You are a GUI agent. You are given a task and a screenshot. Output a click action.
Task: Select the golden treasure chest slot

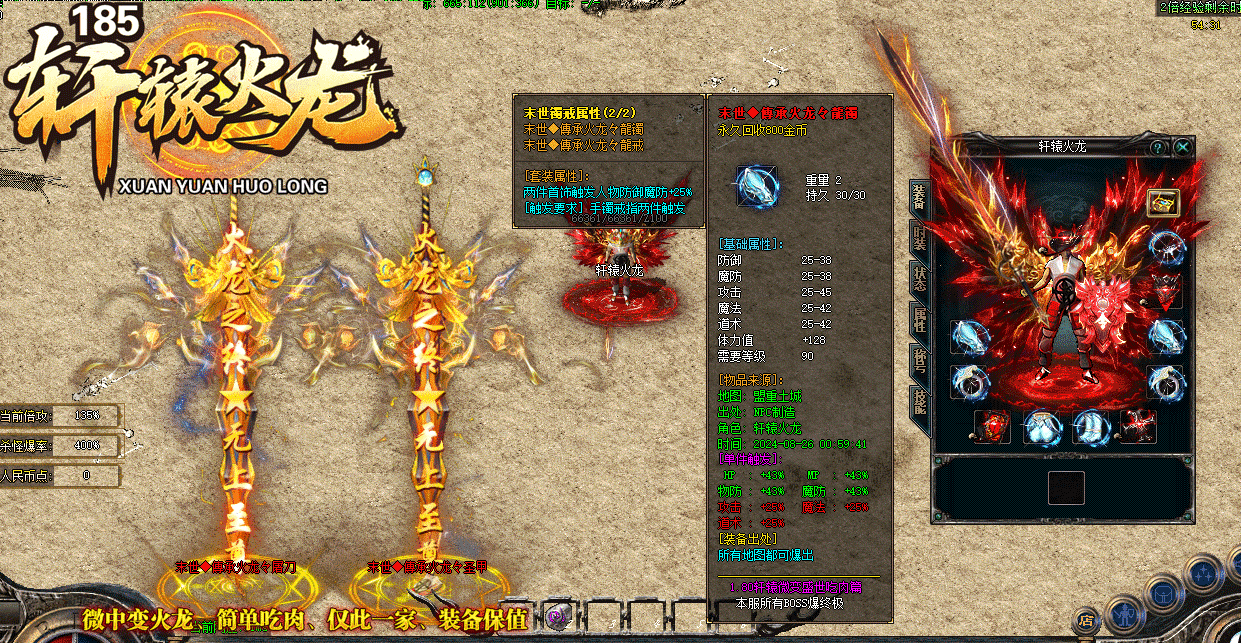(x=1163, y=203)
